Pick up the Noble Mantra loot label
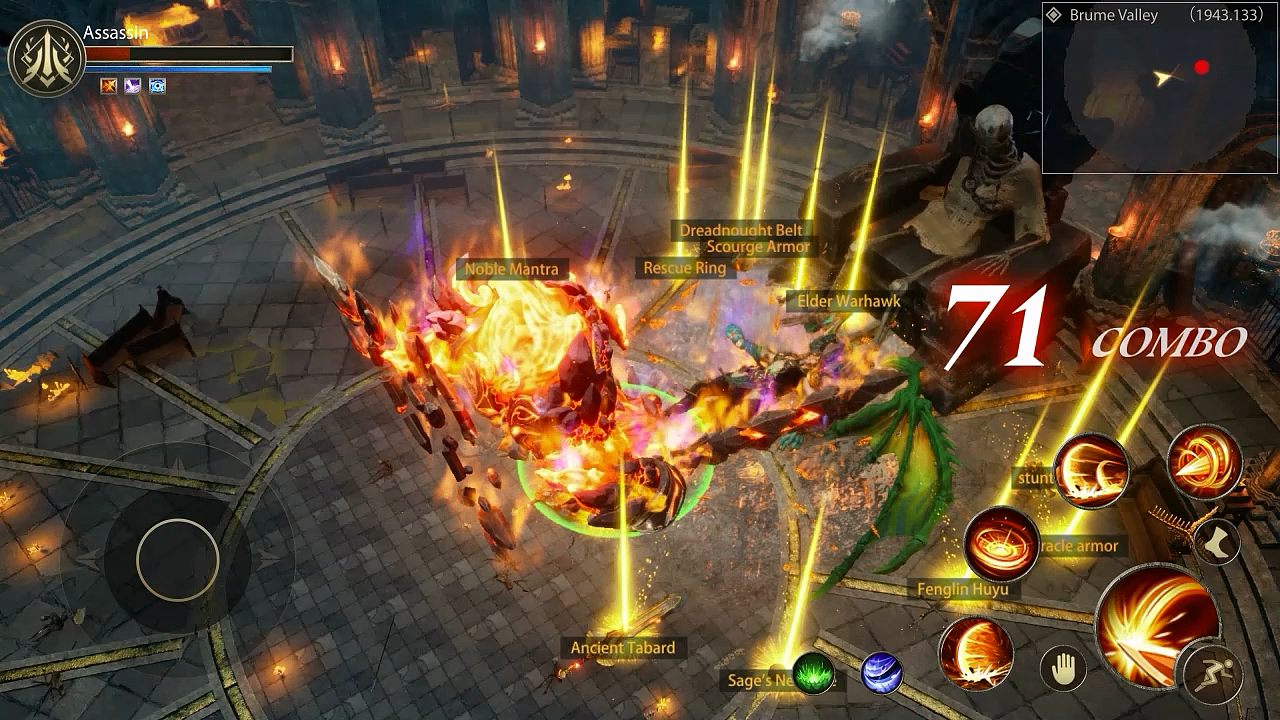The image size is (1280, 720). coord(512,269)
